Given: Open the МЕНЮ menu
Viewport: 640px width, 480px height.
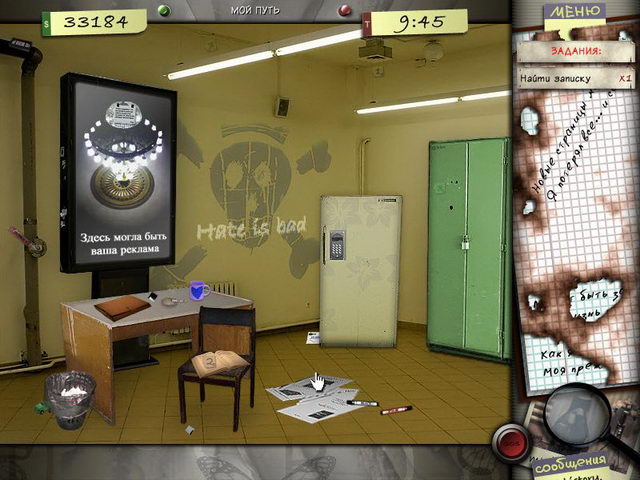Looking at the screenshot, I should pyautogui.click(x=576, y=13).
